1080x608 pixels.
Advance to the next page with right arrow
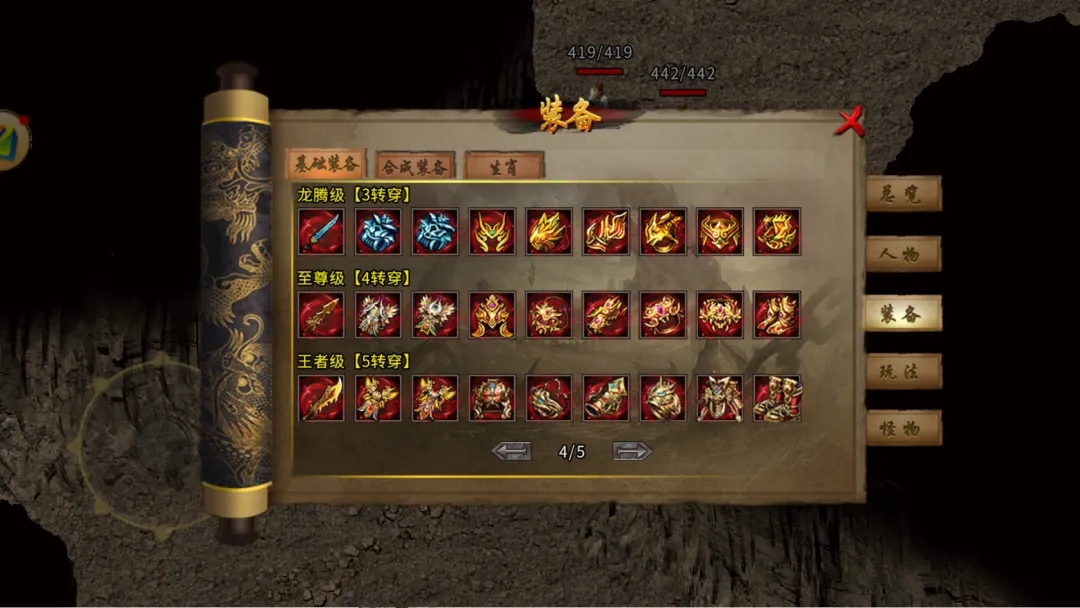(x=632, y=451)
